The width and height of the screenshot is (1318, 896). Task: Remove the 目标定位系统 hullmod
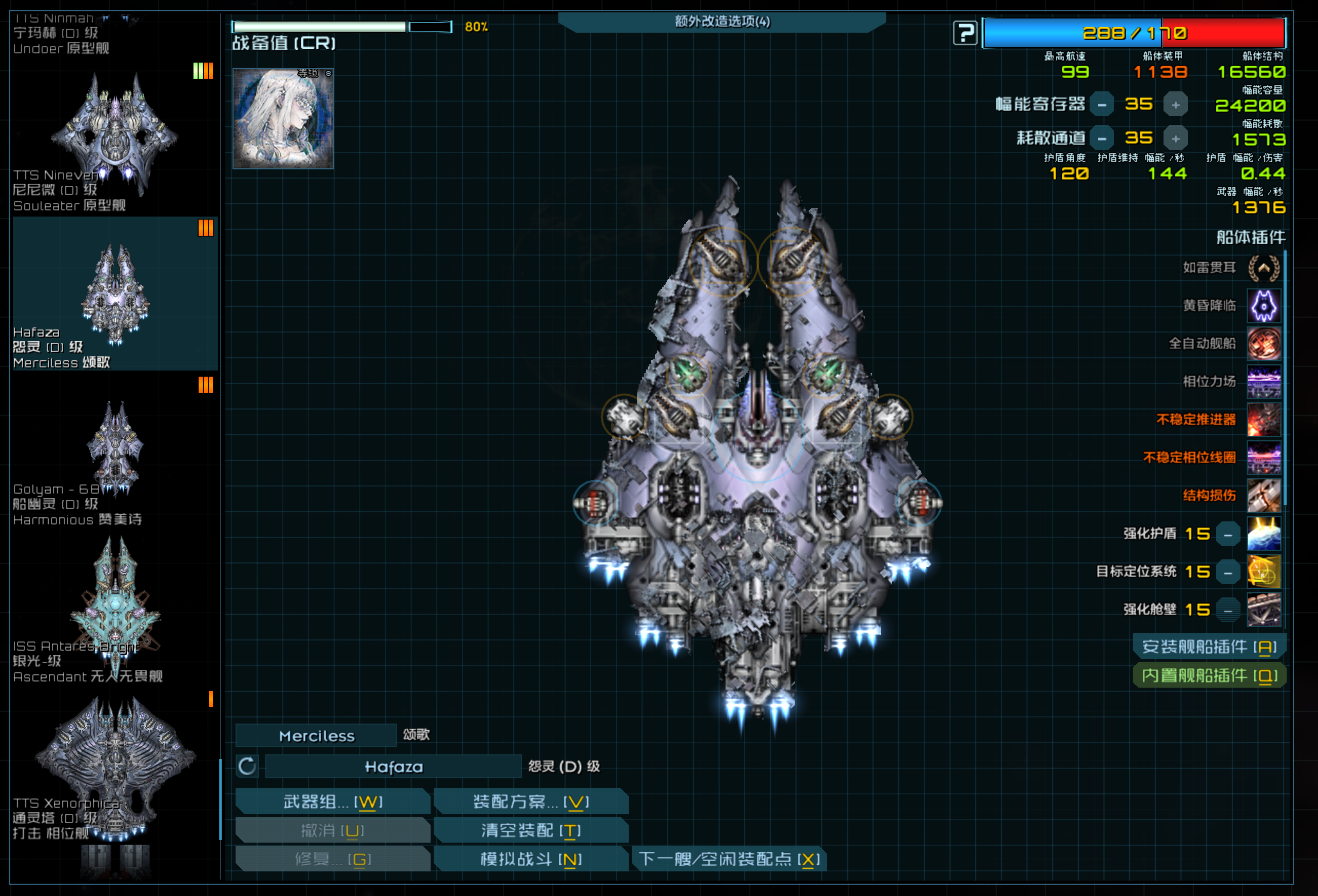(1228, 572)
